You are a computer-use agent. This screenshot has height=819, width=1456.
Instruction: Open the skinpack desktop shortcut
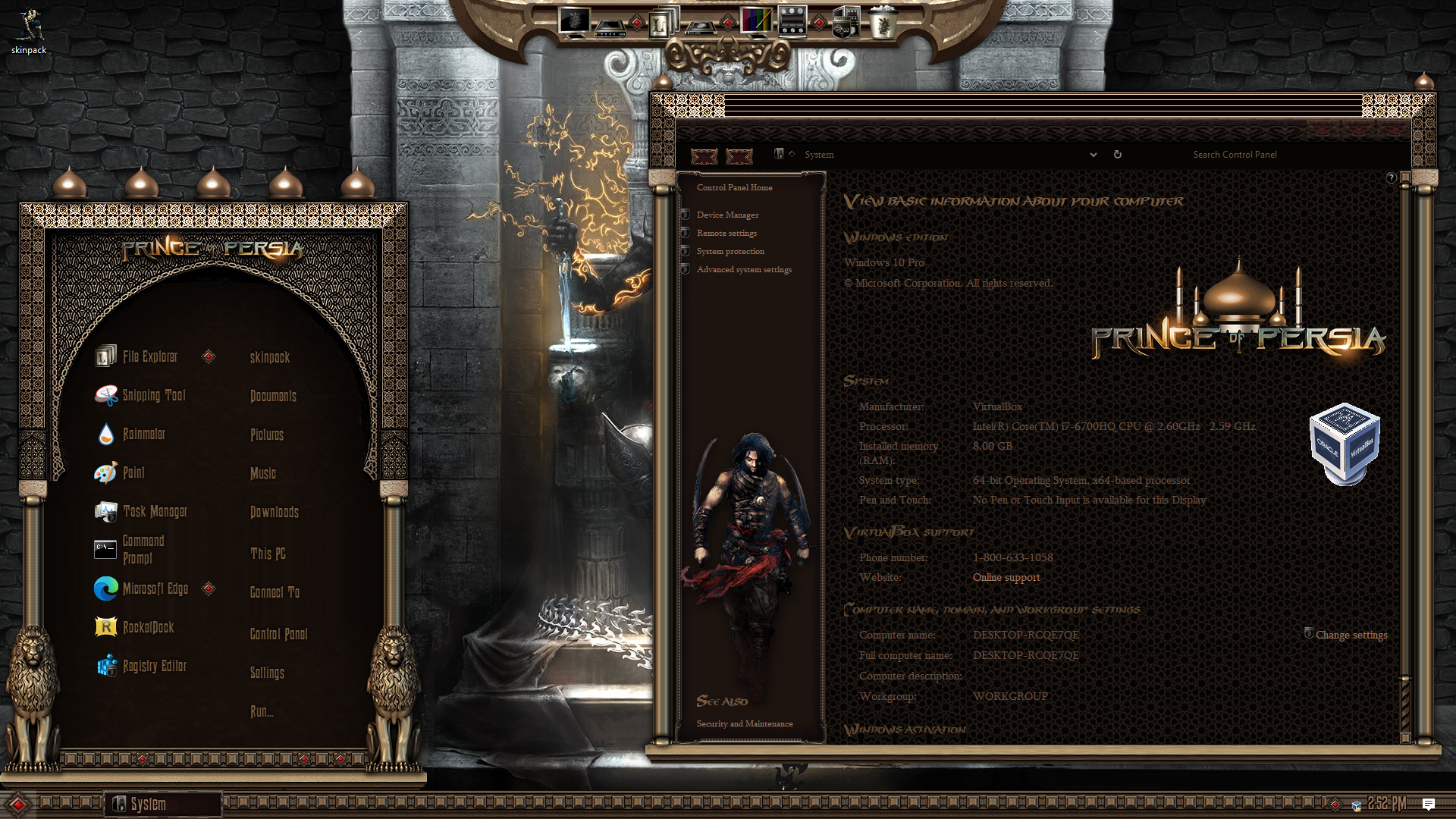[29, 32]
